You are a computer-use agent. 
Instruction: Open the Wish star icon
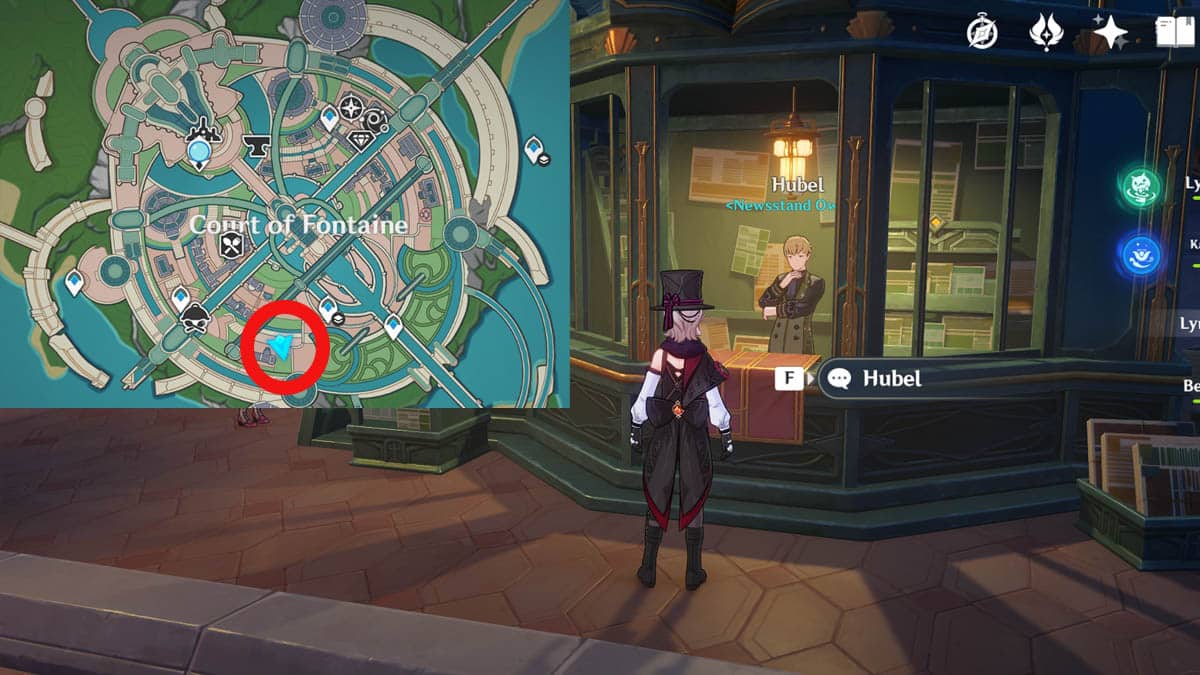tap(1111, 32)
